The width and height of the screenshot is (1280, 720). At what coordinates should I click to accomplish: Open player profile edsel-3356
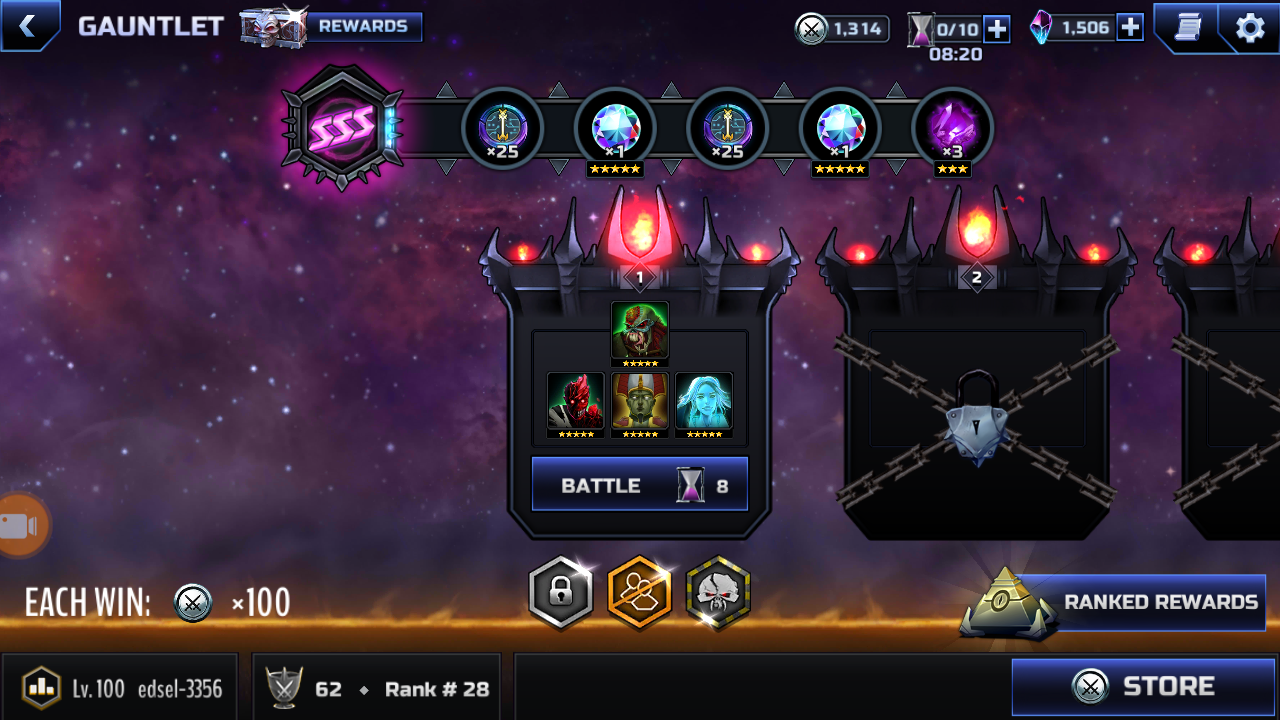point(121,688)
